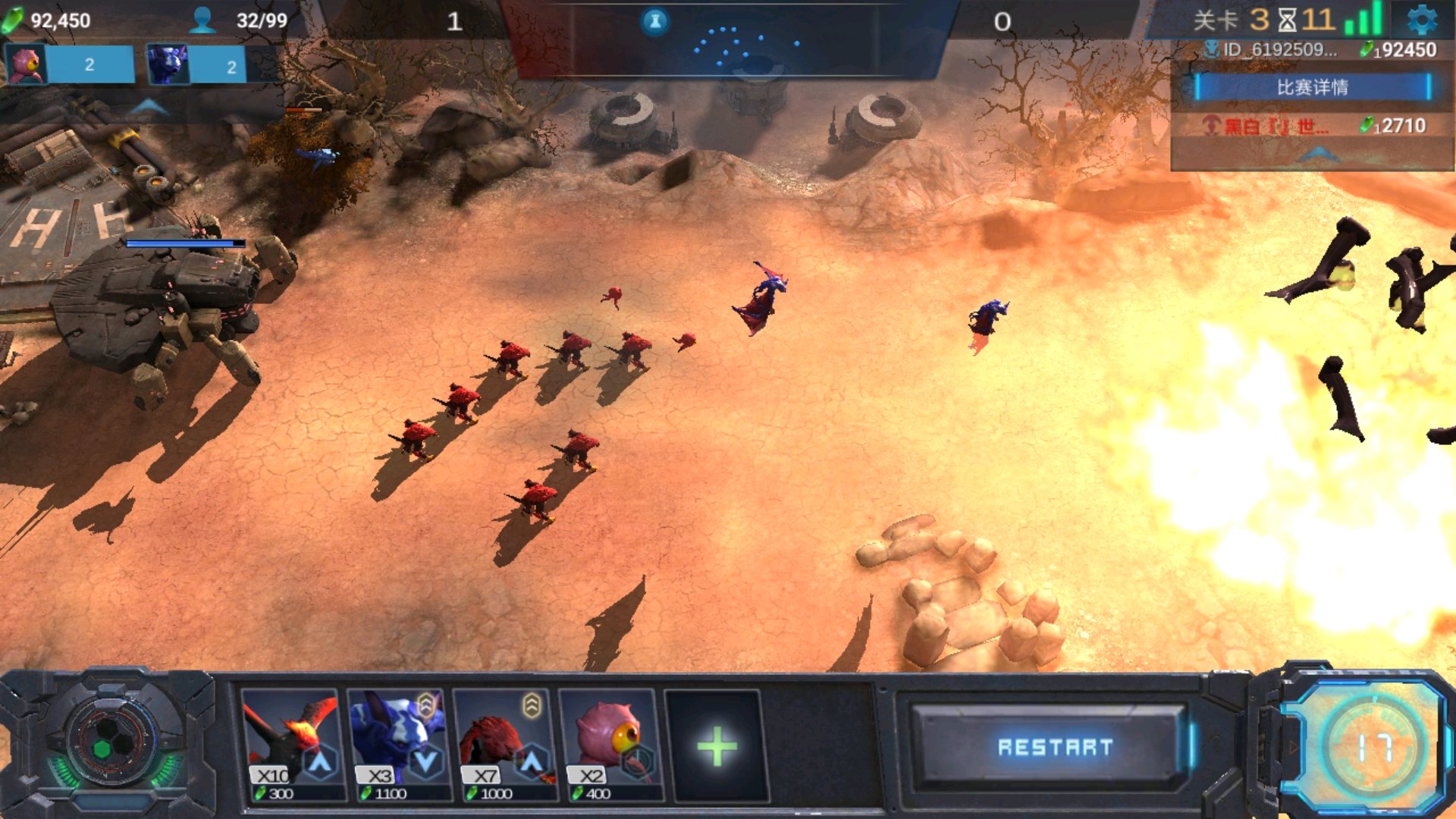1456x819 pixels.
Task: Open settings via the gear icon
Action: pyautogui.click(x=1421, y=20)
